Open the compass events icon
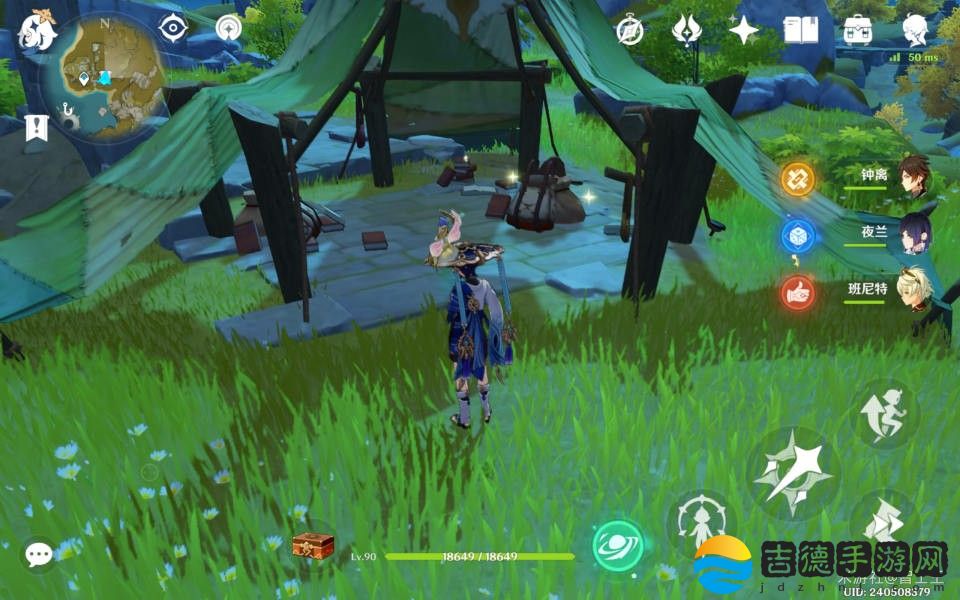This screenshot has width=960, height=600. tap(629, 30)
